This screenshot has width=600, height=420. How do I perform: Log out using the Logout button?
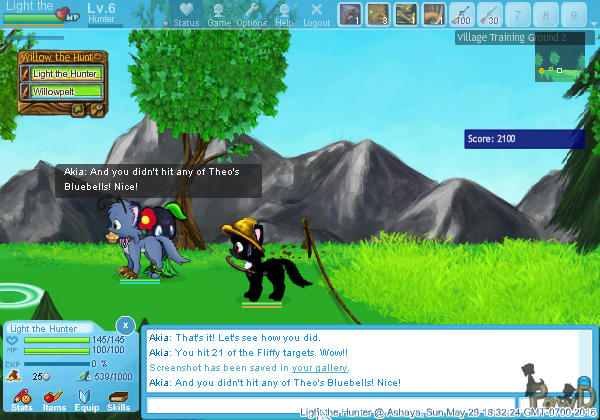click(316, 14)
